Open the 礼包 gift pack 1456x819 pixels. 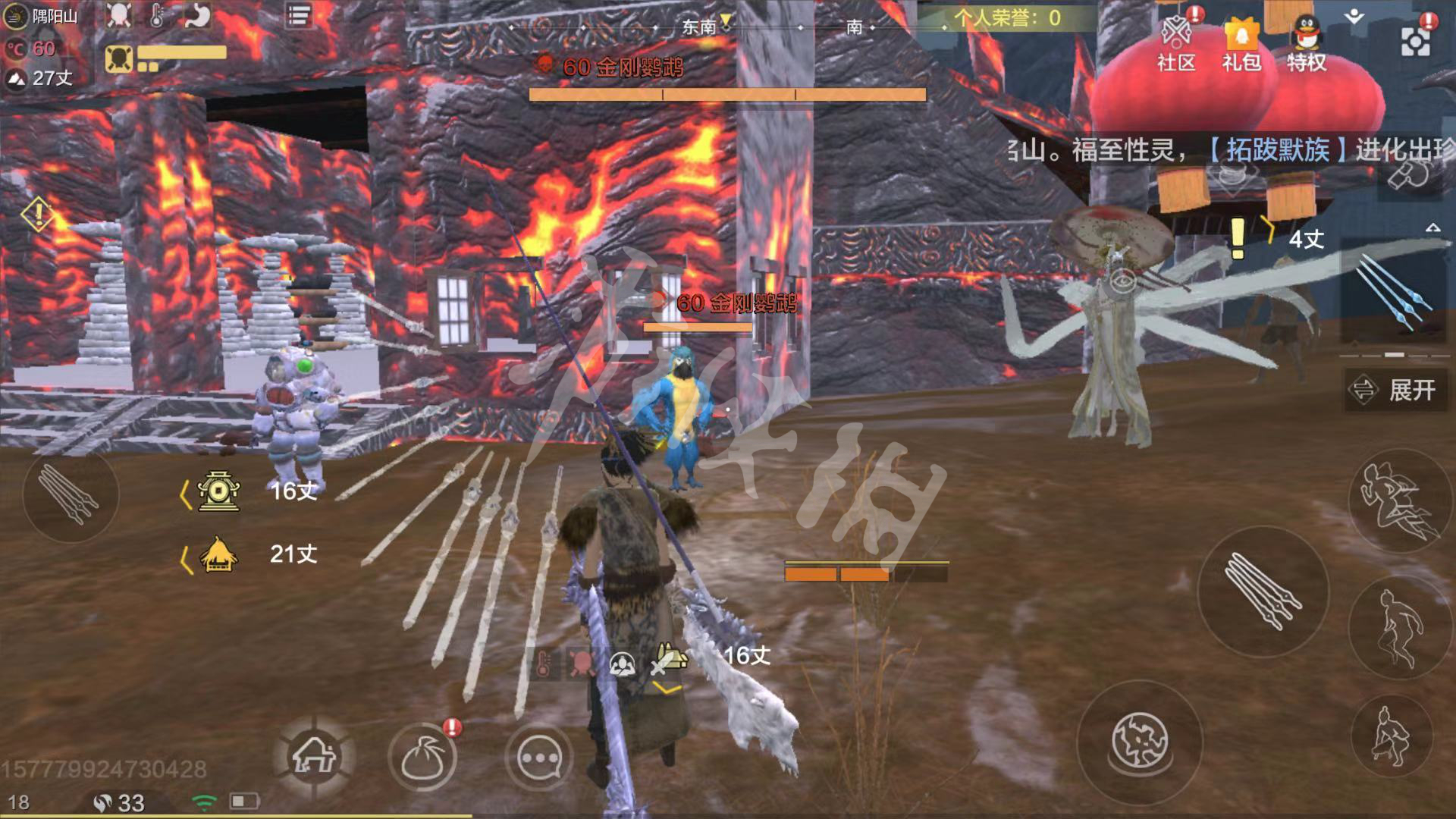coord(1241,44)
